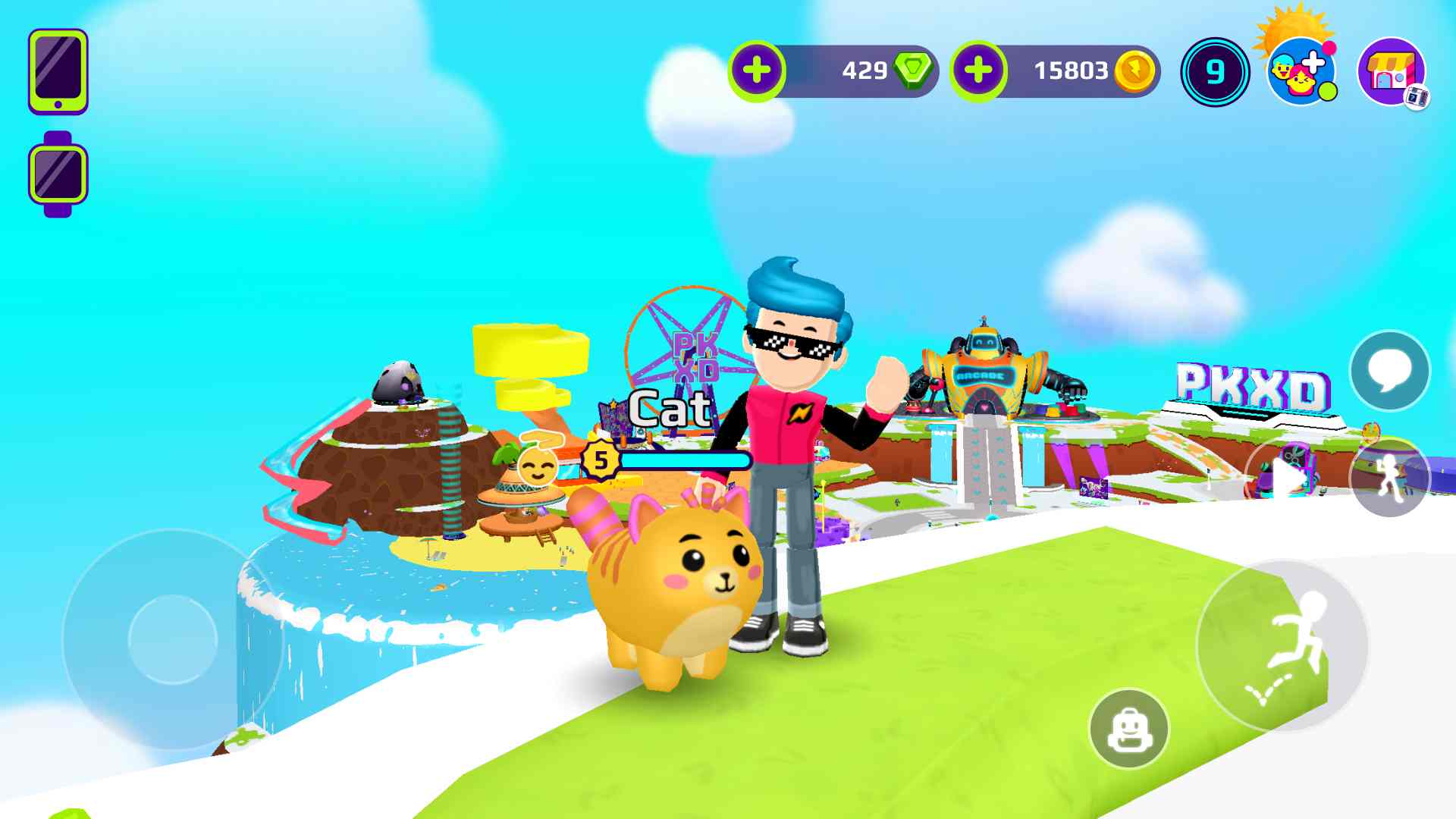Tap the pet's level 5 star badge
This screenshot has height=819, width=1456.
click(599, 458)
